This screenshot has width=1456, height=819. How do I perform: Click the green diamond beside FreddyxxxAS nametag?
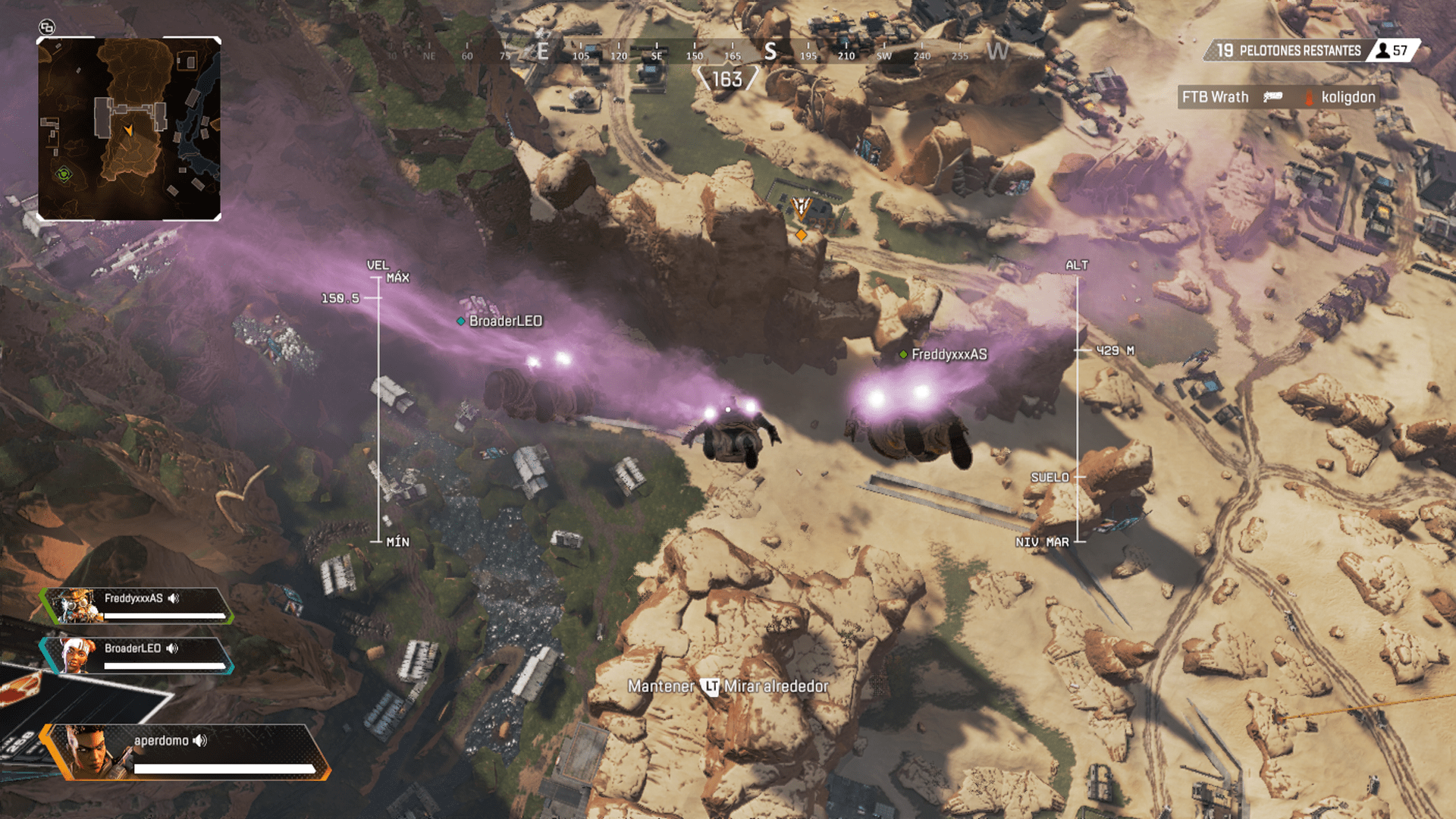coord(903,353)
